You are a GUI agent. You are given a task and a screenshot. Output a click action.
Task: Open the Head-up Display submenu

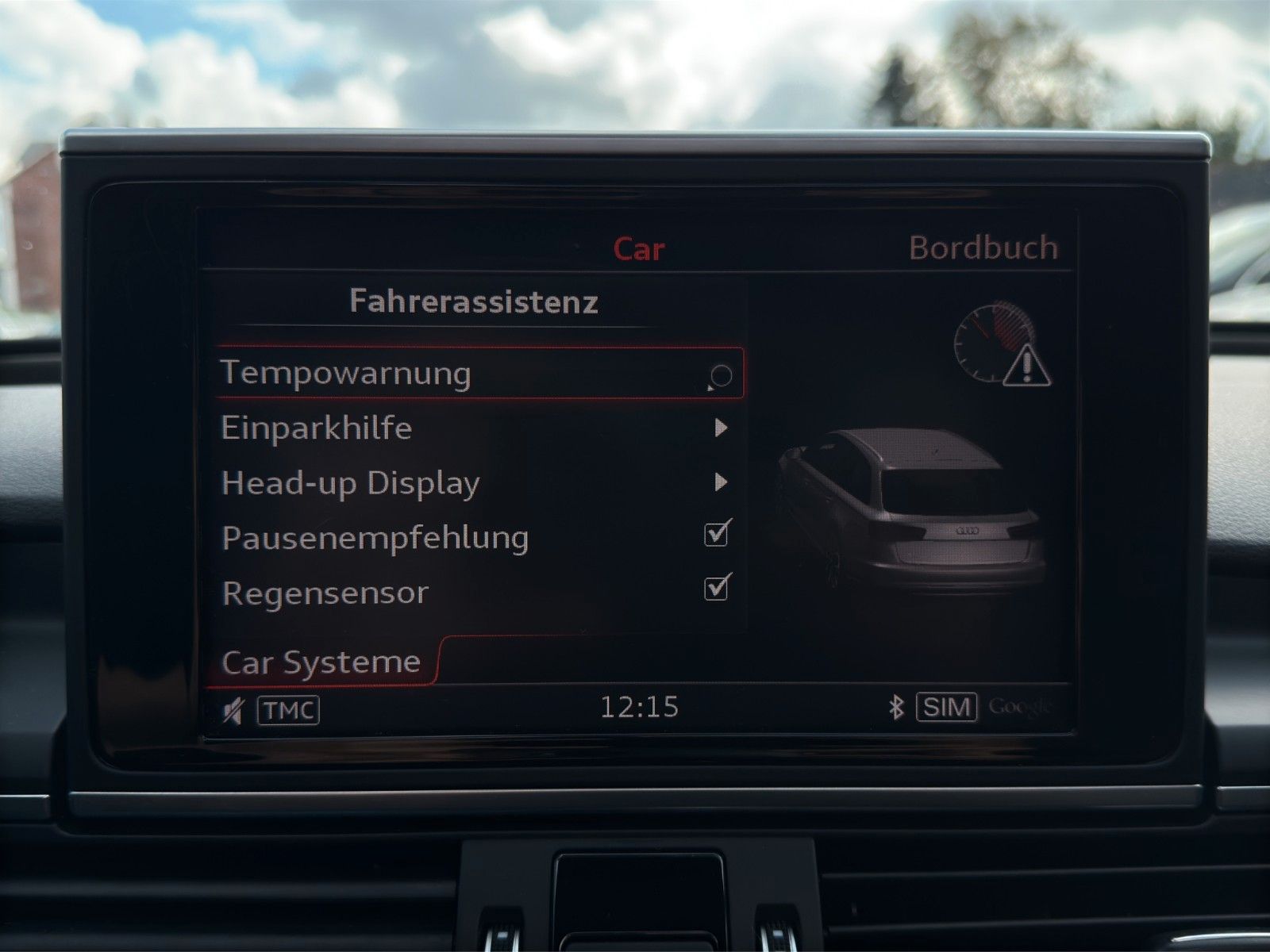719,482
